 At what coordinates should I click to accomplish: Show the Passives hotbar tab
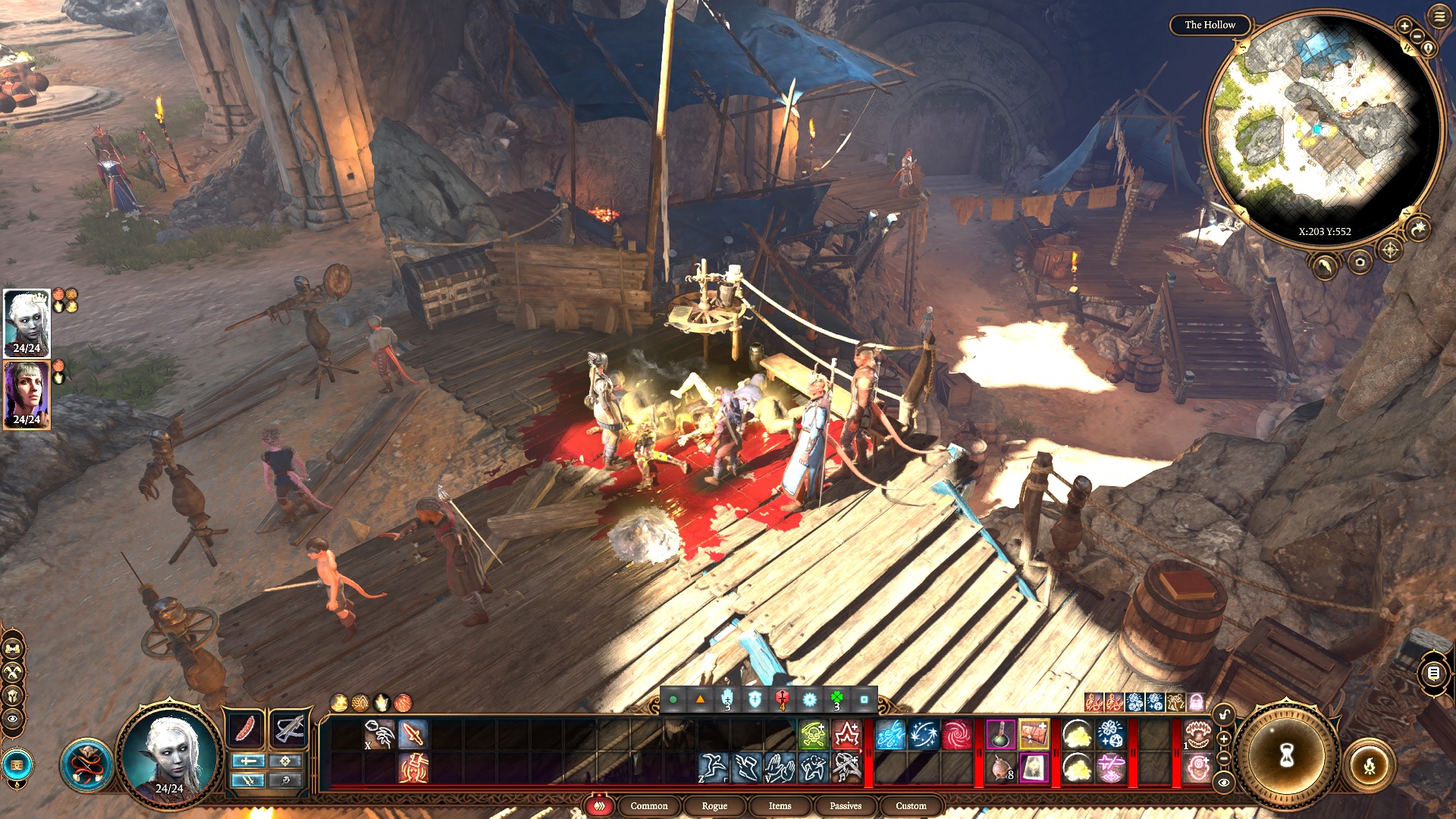tap(845, 805)
